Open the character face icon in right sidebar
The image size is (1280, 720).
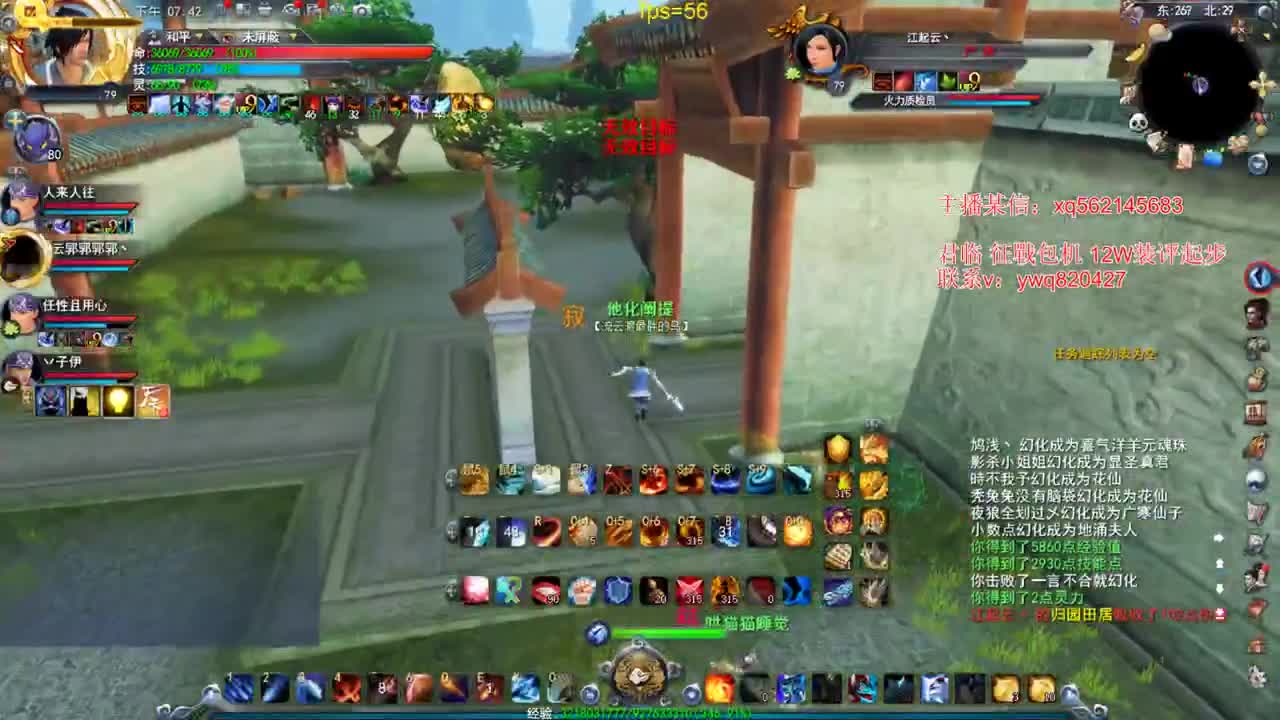click(x=1257, y=315)
